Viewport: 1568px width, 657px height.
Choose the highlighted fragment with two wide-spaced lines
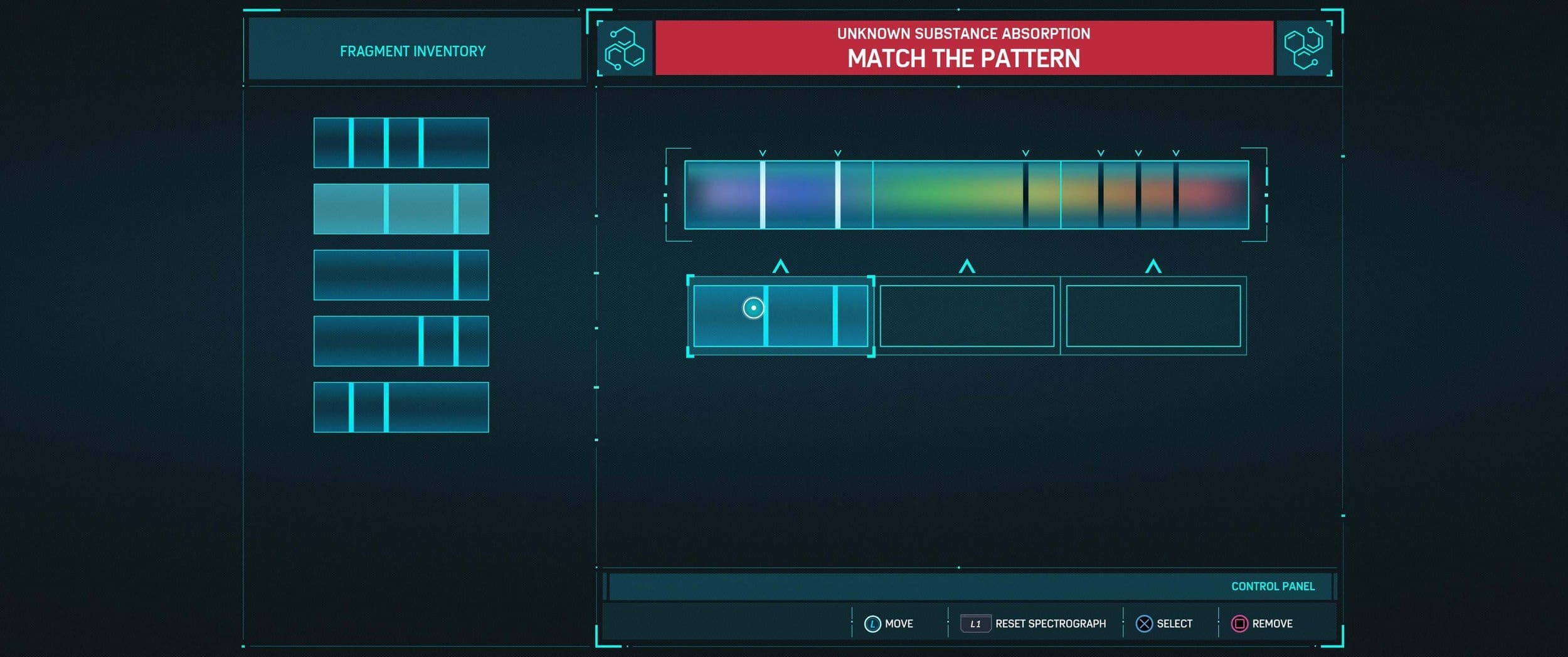coord(401,209)
